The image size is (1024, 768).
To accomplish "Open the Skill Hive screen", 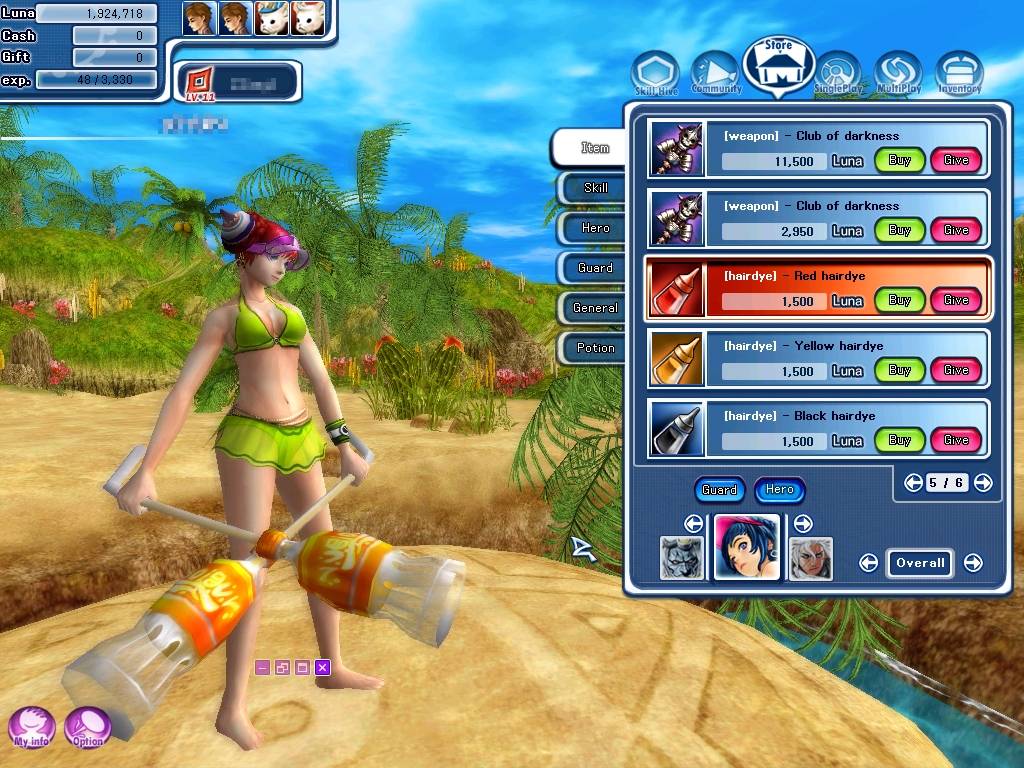I will (656, 75).
